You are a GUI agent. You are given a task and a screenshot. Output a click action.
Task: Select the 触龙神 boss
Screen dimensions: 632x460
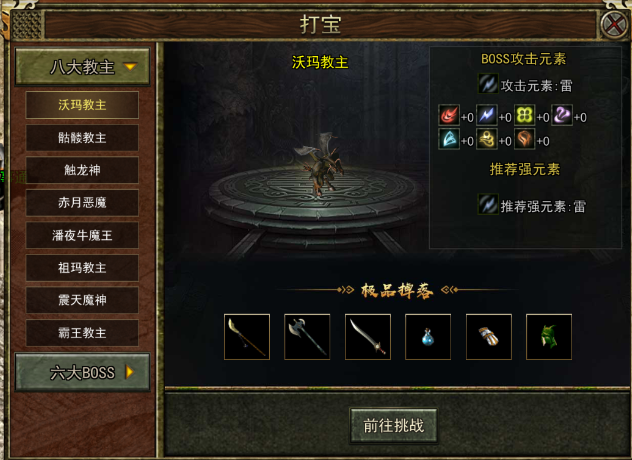pos(82,171)
